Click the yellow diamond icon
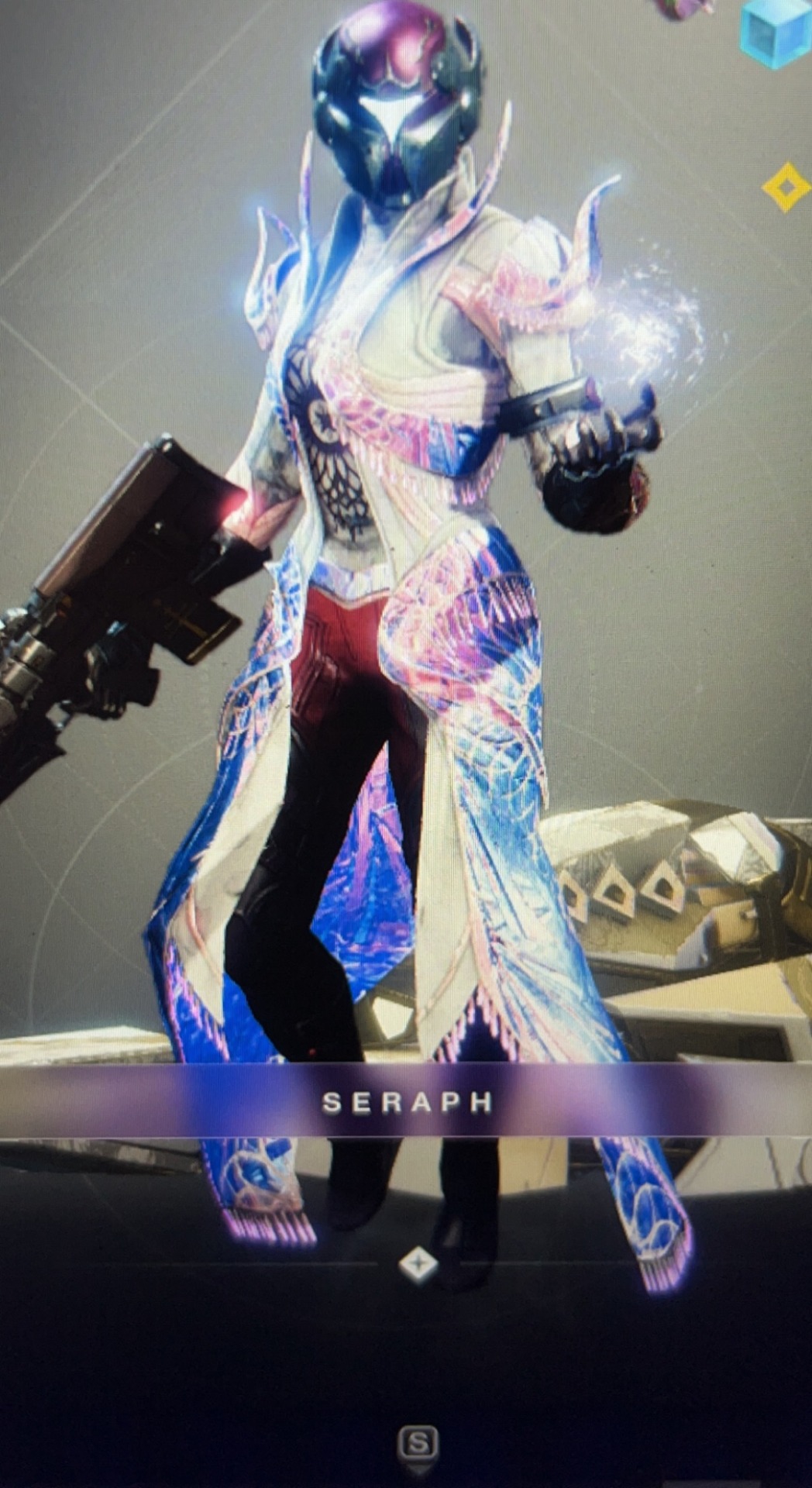 786,187
